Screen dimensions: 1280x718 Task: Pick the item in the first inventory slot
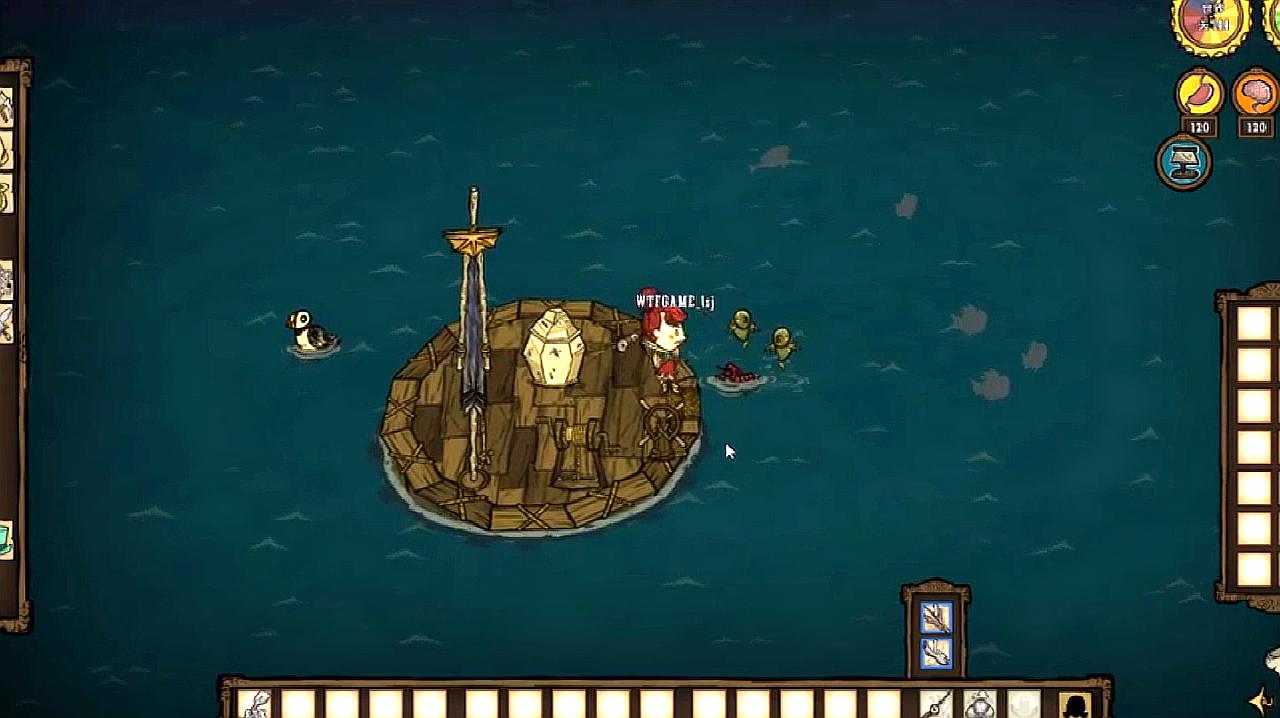pyautogui.click(x=256, y=705)
